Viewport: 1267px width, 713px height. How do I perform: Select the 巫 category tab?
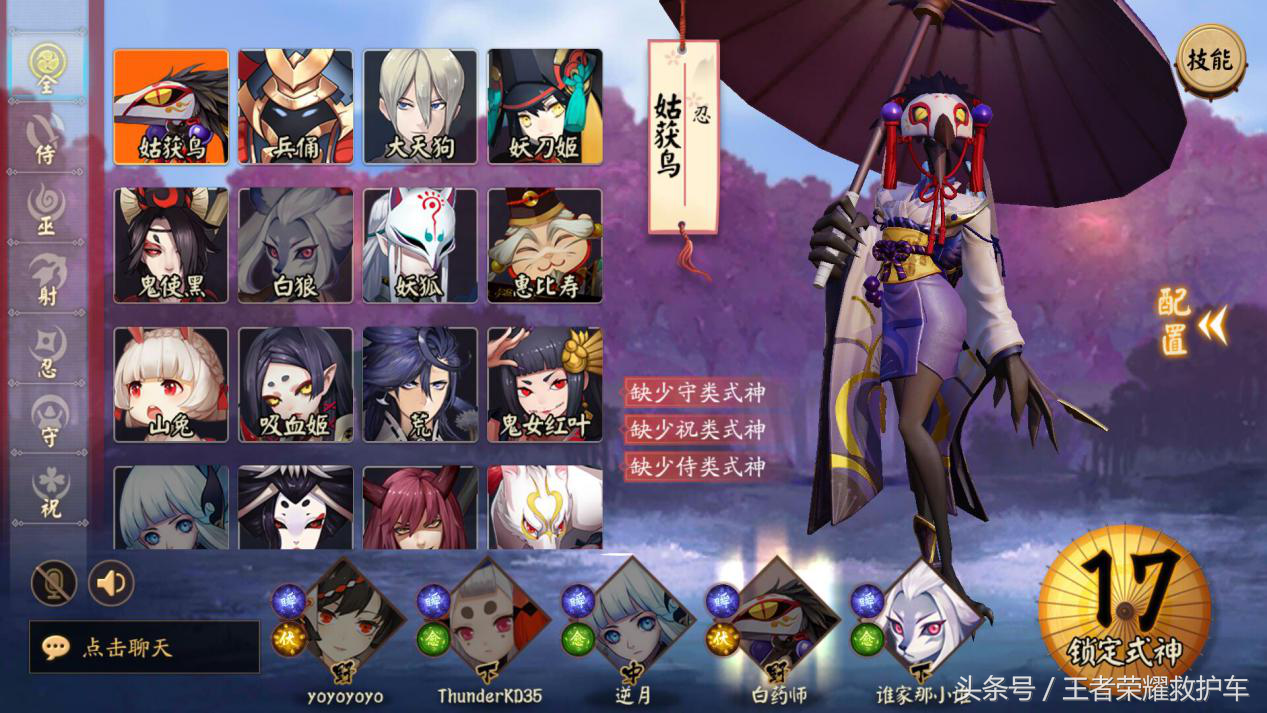click(48, 208)
